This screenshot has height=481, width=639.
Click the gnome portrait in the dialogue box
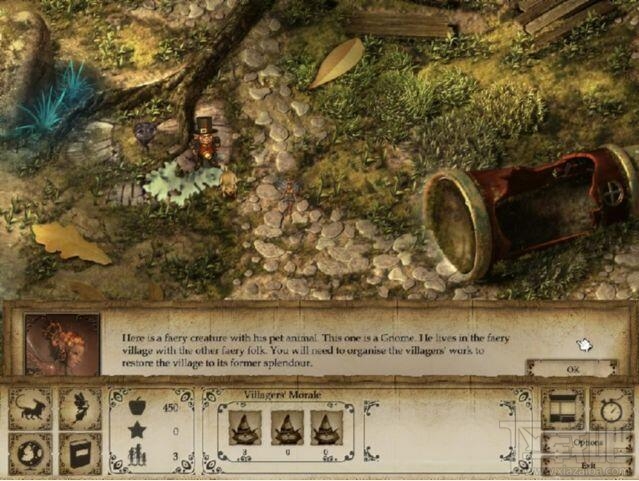coord(62,344)
